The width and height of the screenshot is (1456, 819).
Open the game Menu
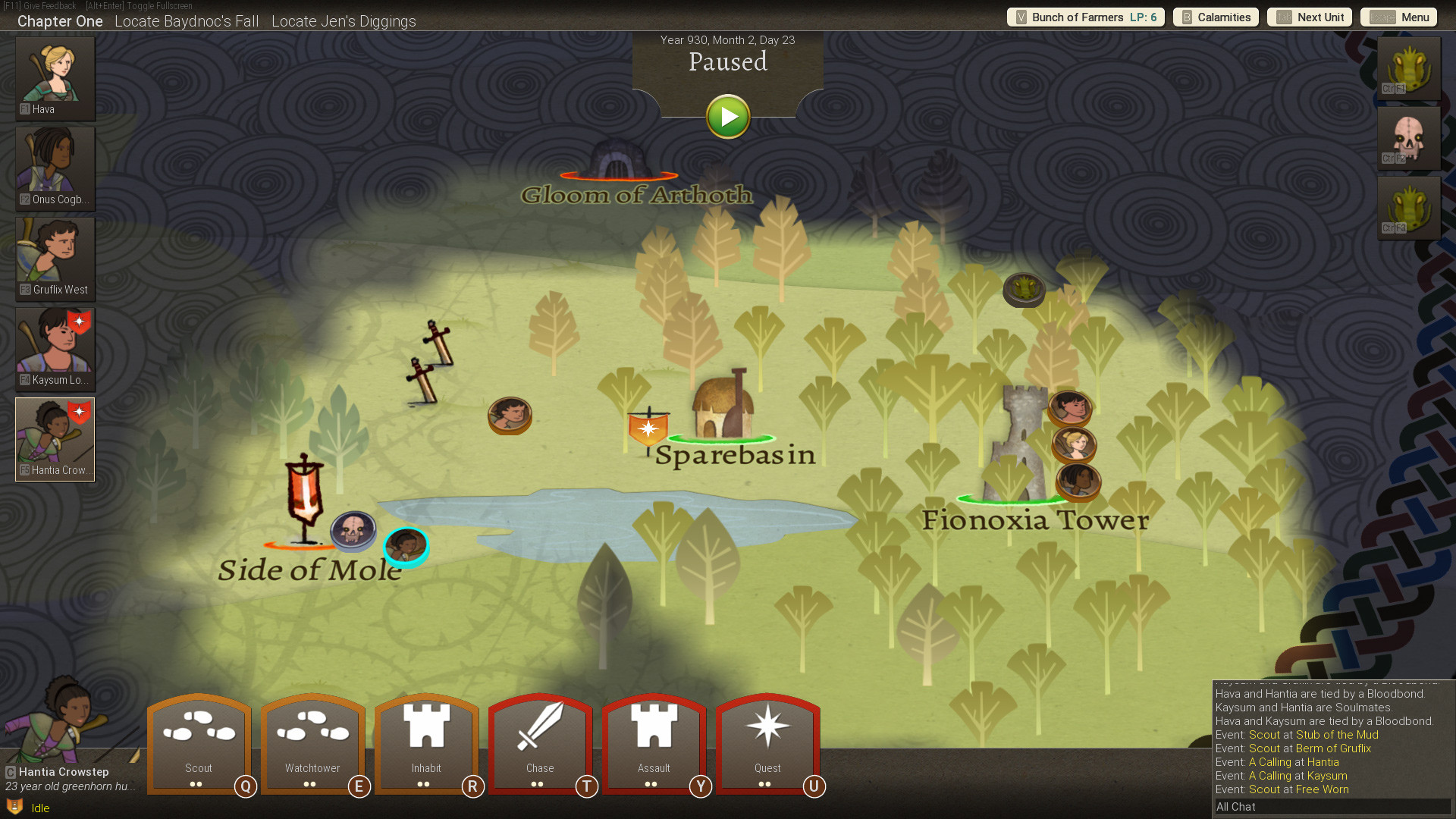click(x=1399, y=17)
